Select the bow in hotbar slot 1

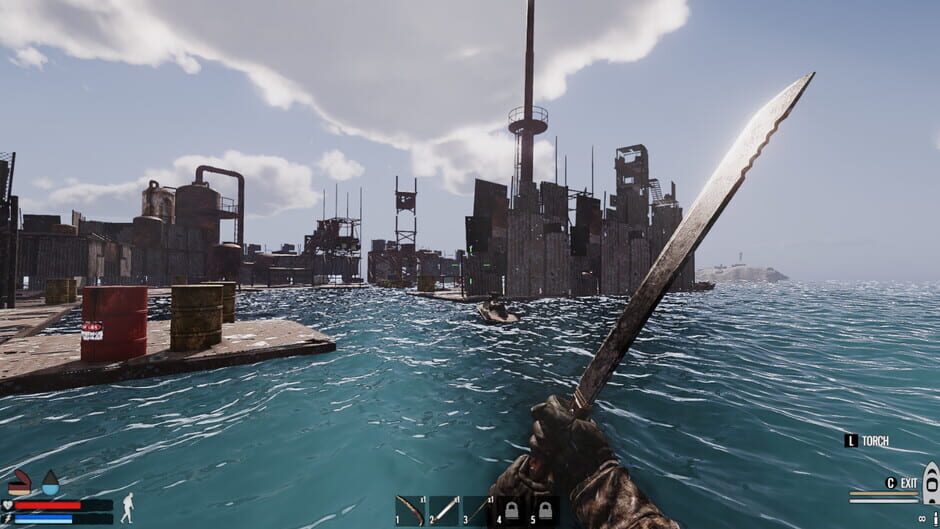tap(410, 510)
